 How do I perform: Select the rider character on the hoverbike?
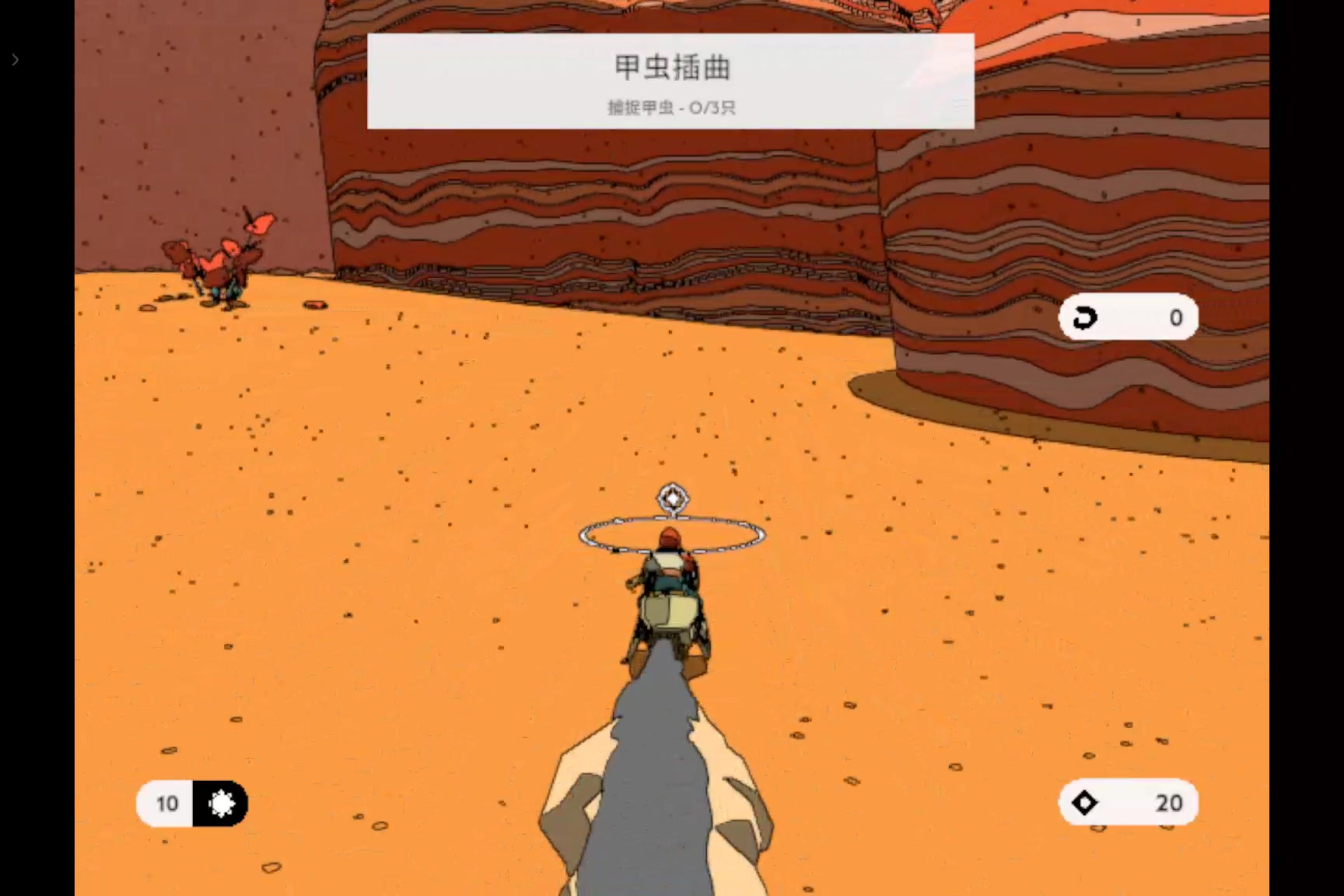pos(667,564)
